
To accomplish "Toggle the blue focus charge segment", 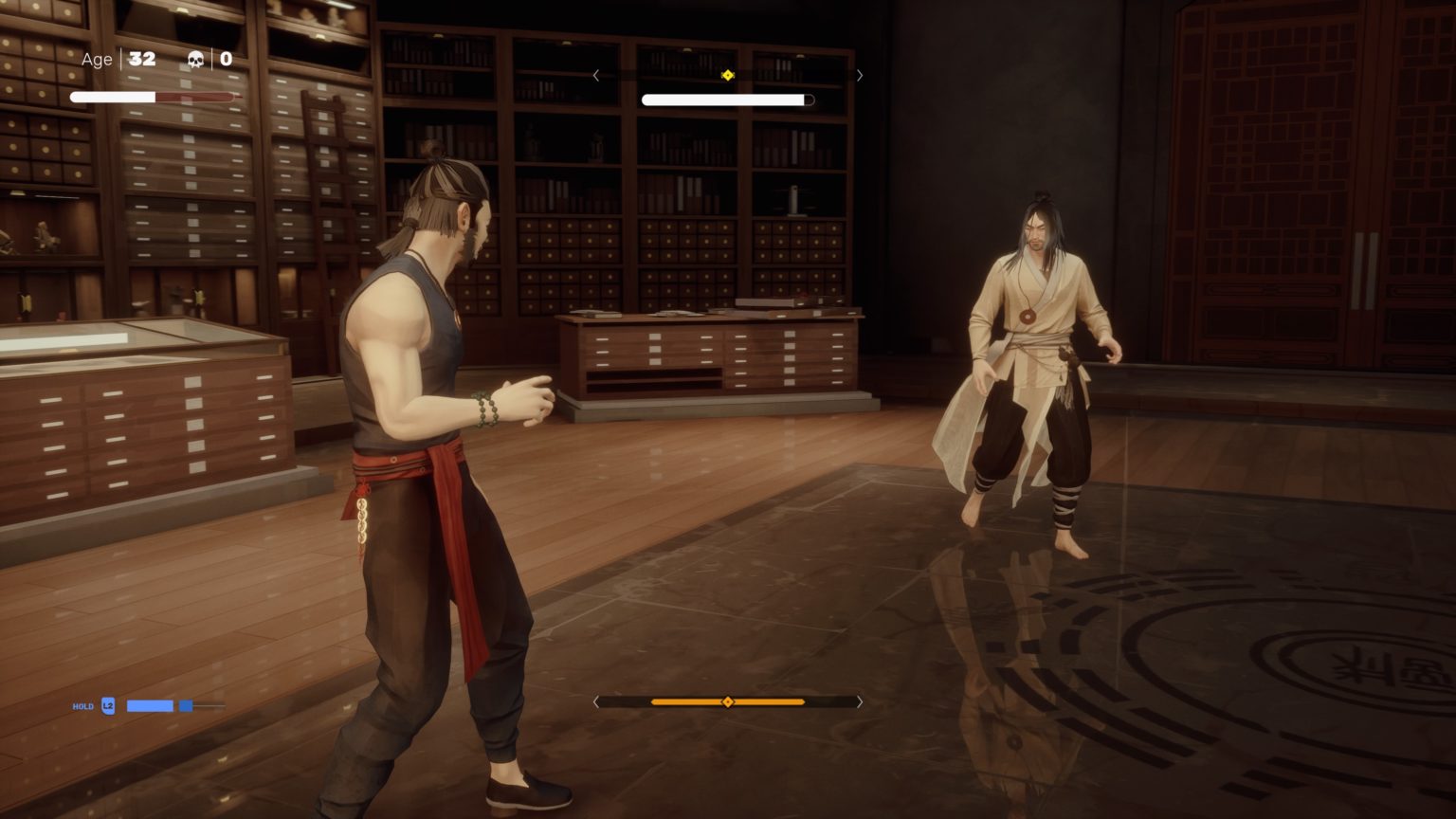I will pyautogui.click(x=187, y=705).
